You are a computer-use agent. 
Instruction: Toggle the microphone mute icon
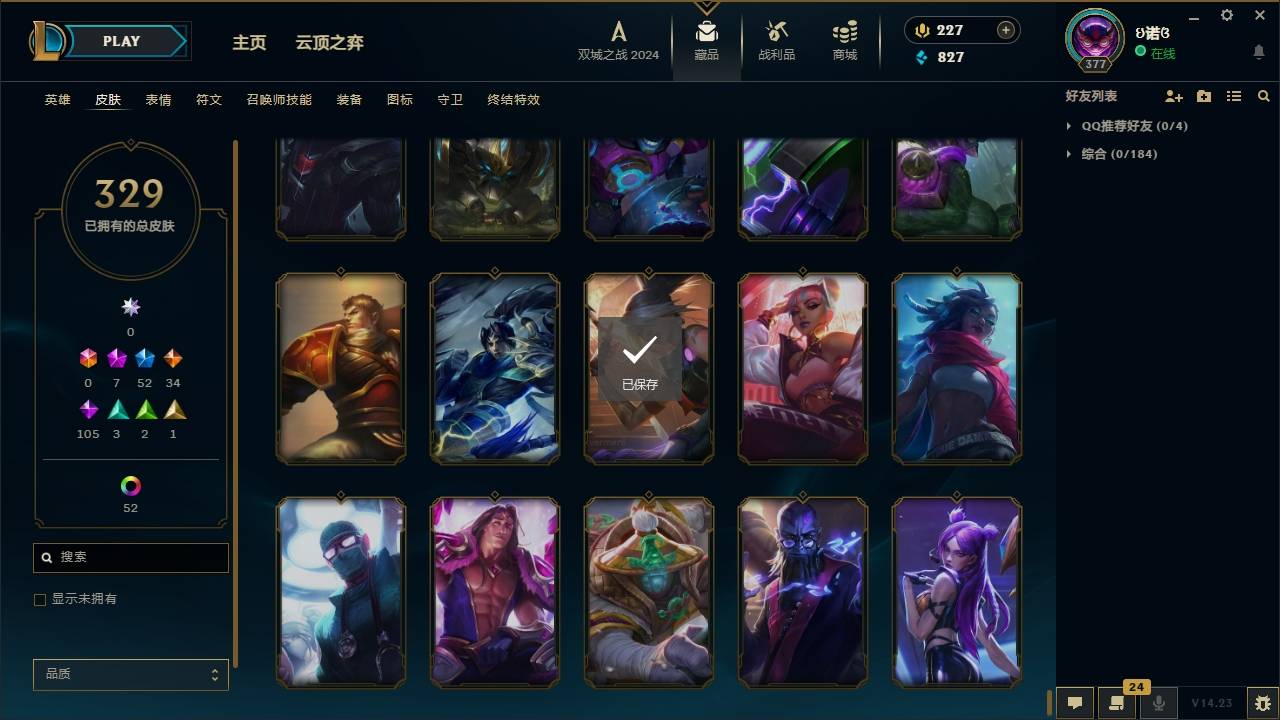1160,703
